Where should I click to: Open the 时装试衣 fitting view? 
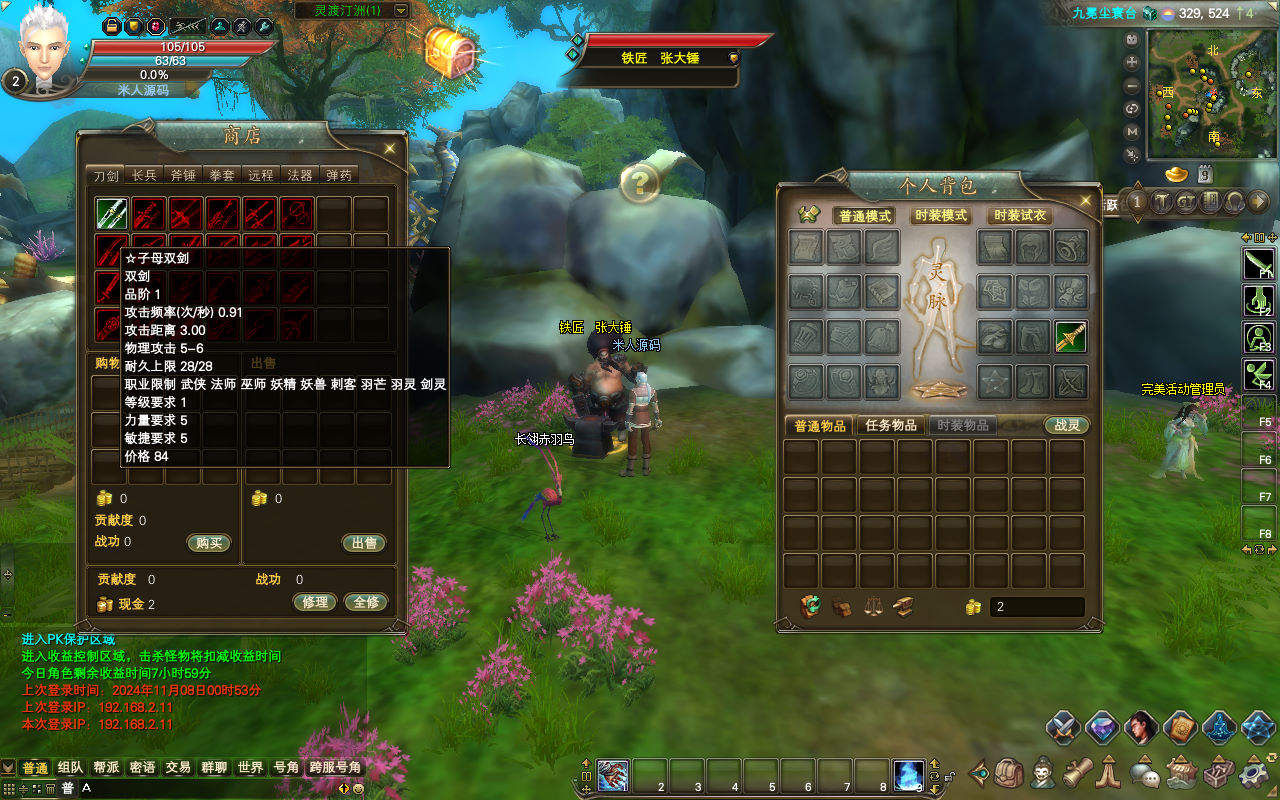click(1019, 216)
